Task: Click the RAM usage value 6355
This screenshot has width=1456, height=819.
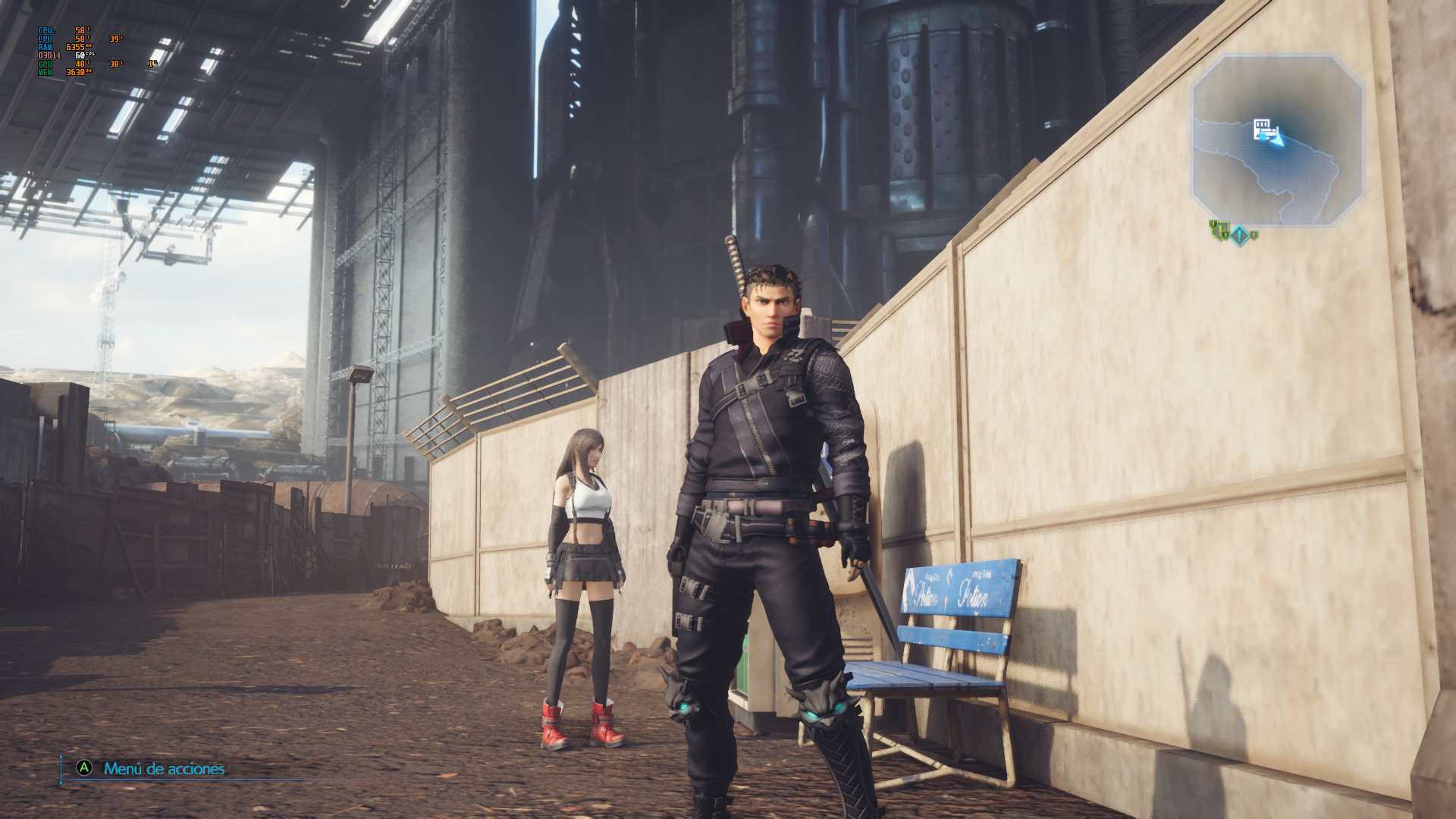Action: [76, 47]
